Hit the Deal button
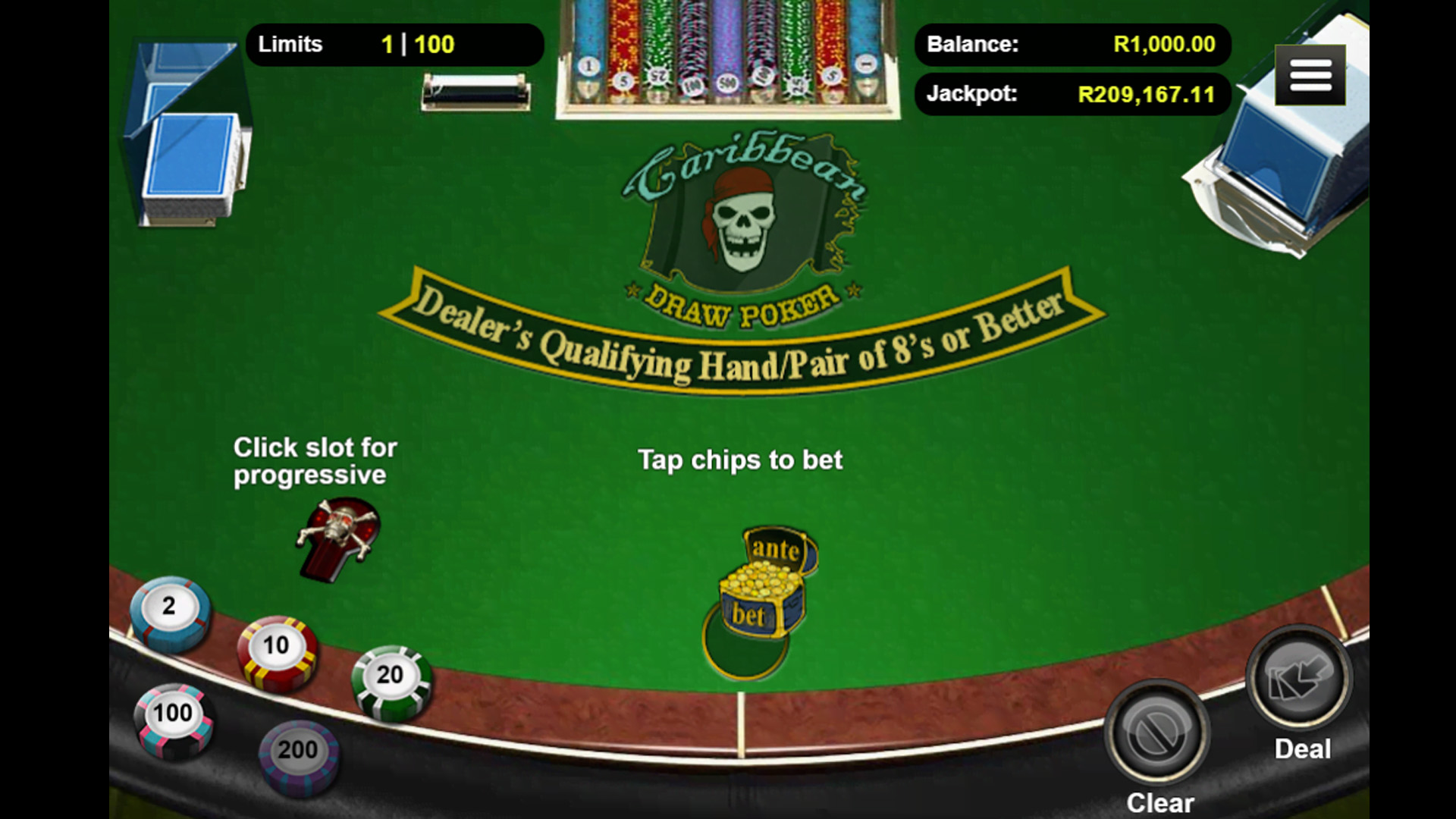Screen dimensions: 1456x819 1300,679
